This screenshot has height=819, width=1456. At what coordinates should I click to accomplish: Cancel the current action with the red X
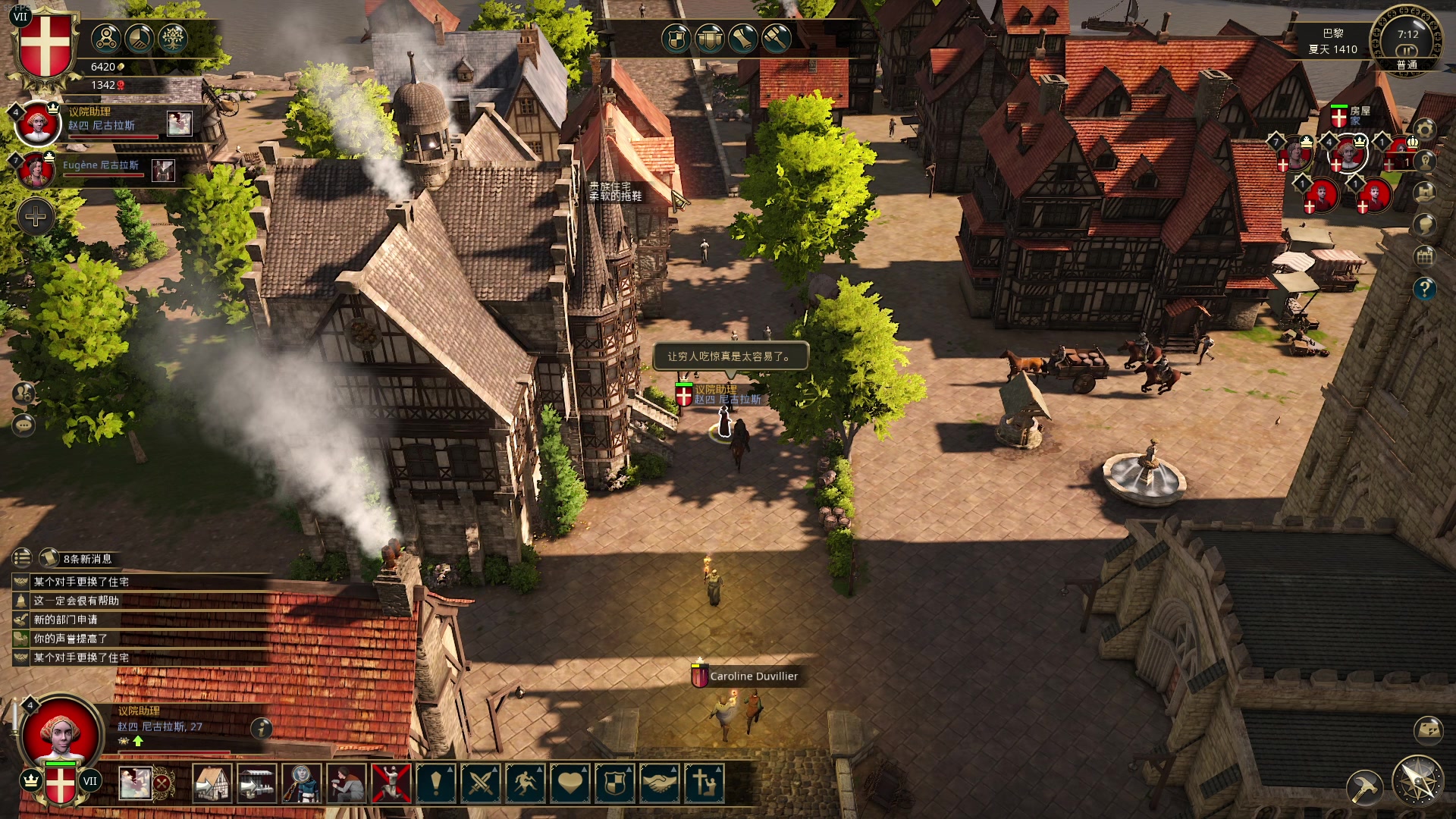click(x=162, y=783)
